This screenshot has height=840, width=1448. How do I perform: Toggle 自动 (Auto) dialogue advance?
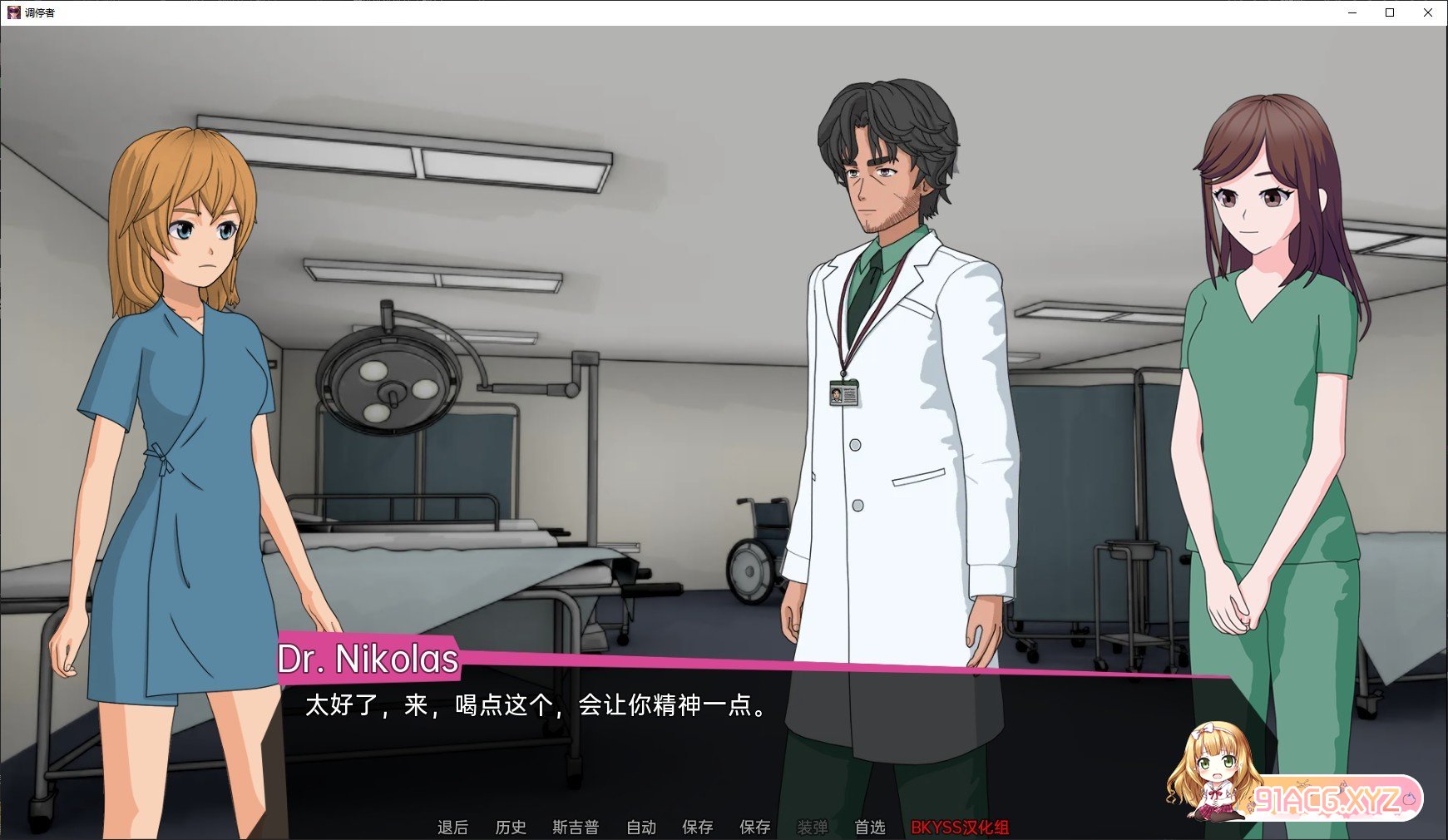tap(640, 827)
